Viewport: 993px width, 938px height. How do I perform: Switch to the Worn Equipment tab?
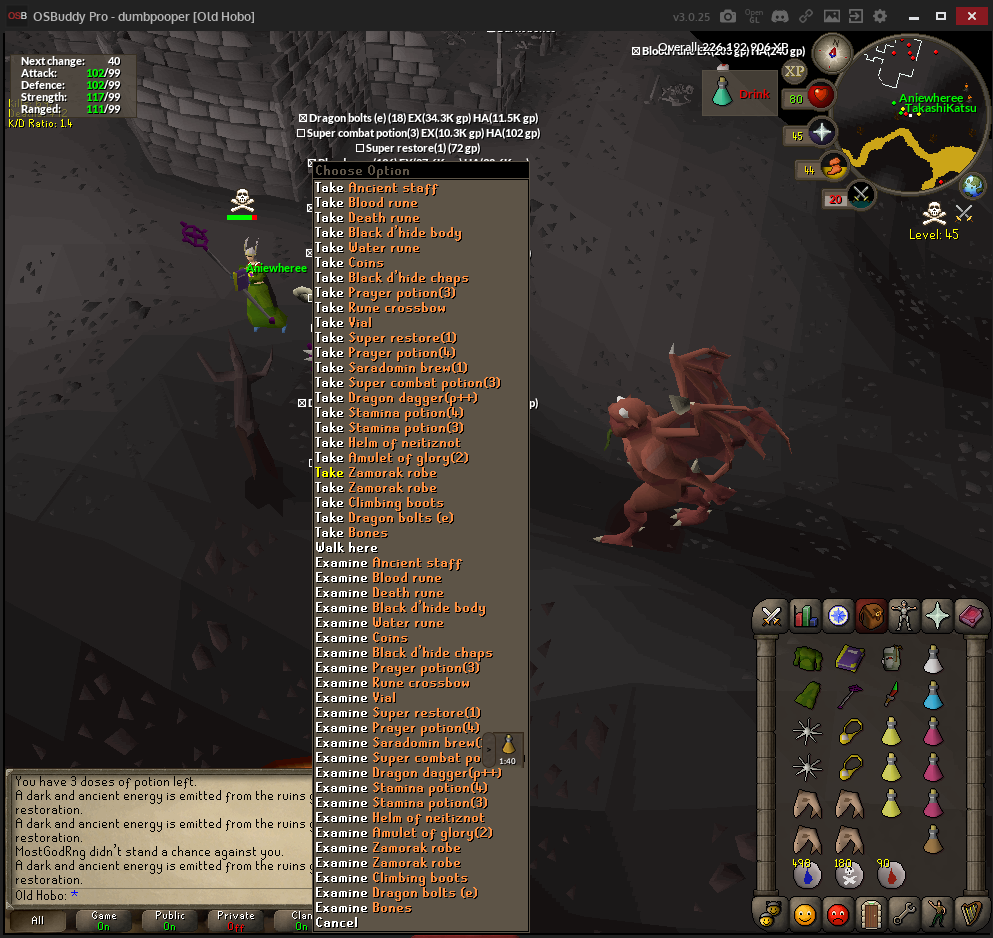click(904, 616)
